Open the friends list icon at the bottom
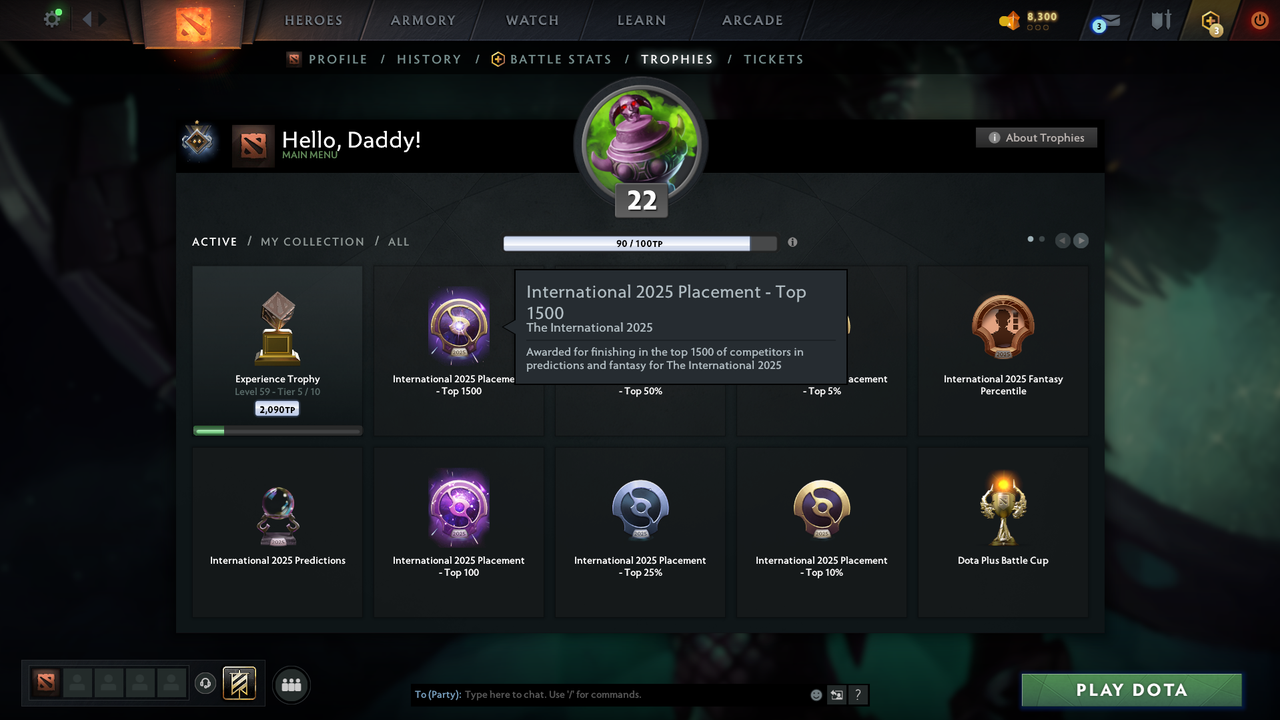Screen dimensions: 1280x720 coord(291,684)
